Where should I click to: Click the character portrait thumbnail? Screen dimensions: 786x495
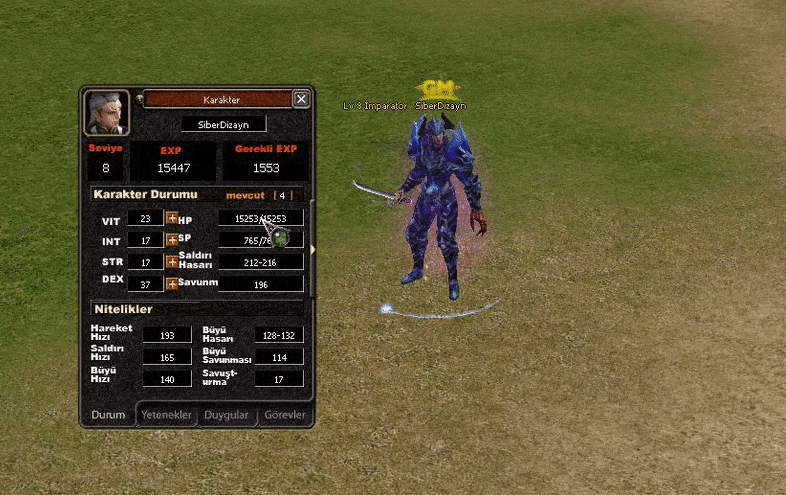coord(106,113)
